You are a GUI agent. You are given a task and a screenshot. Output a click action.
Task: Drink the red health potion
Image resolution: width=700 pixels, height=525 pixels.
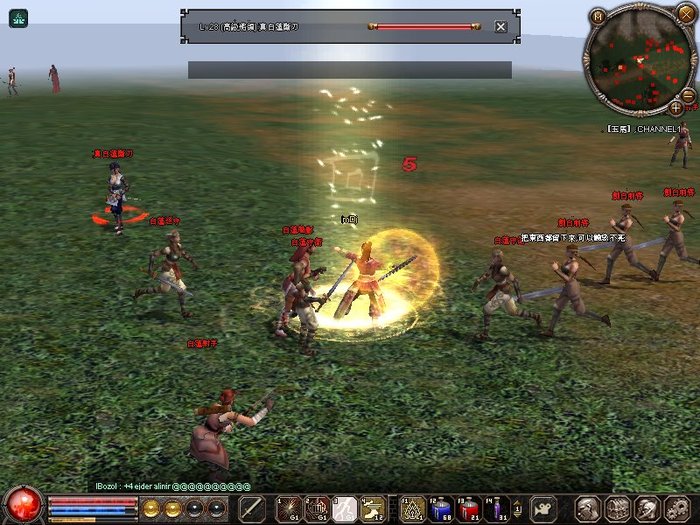469,507
